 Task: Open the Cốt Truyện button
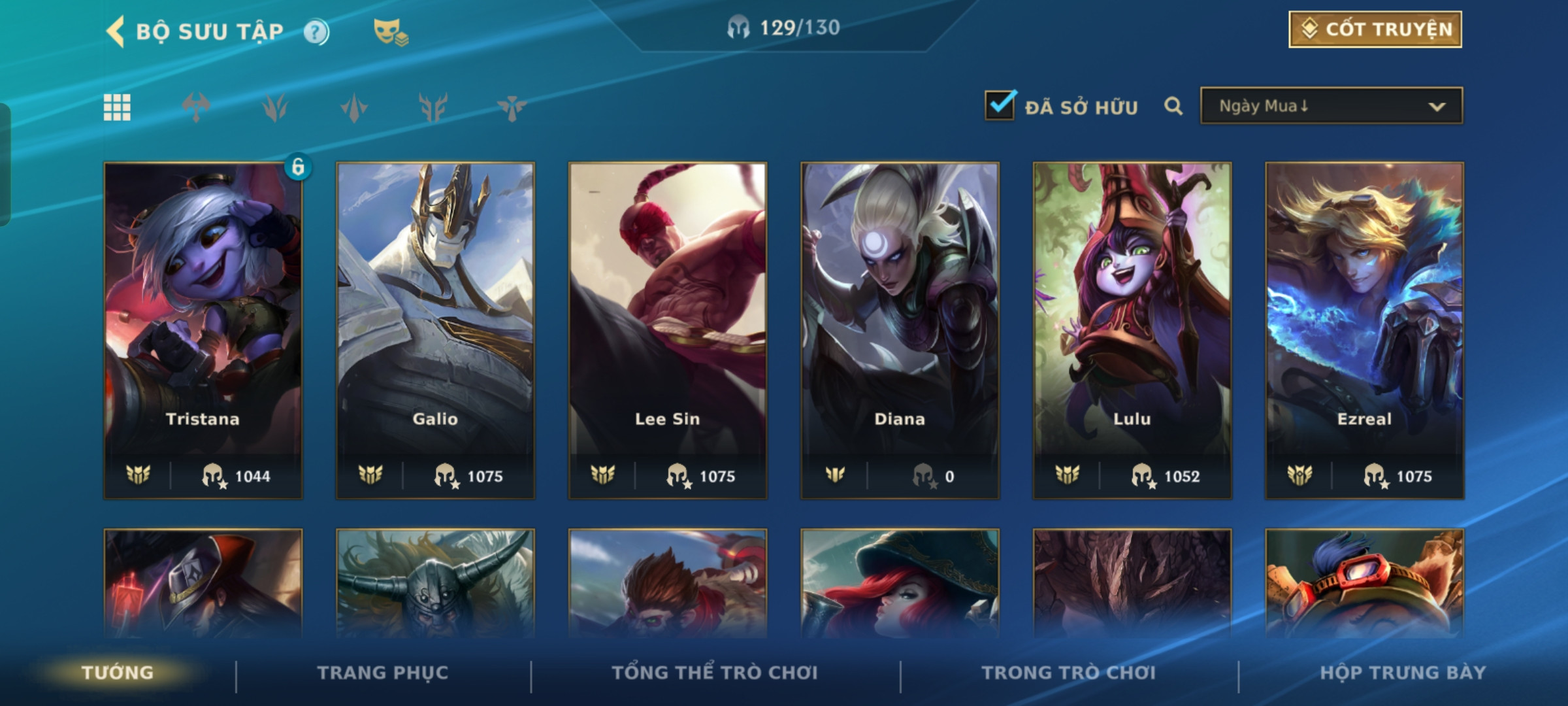1375,29
